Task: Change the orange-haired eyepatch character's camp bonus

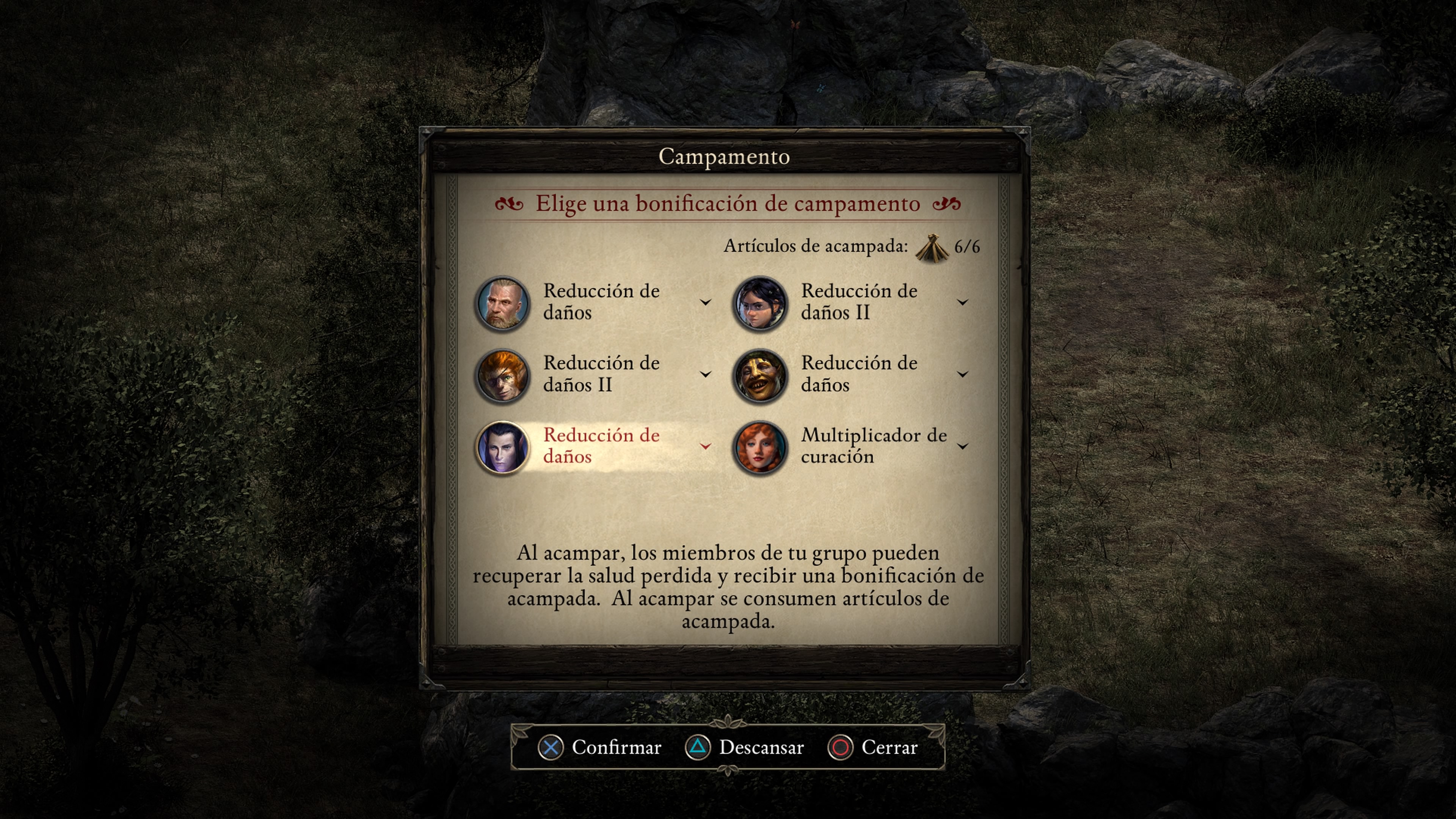Action: pos(705,374)
